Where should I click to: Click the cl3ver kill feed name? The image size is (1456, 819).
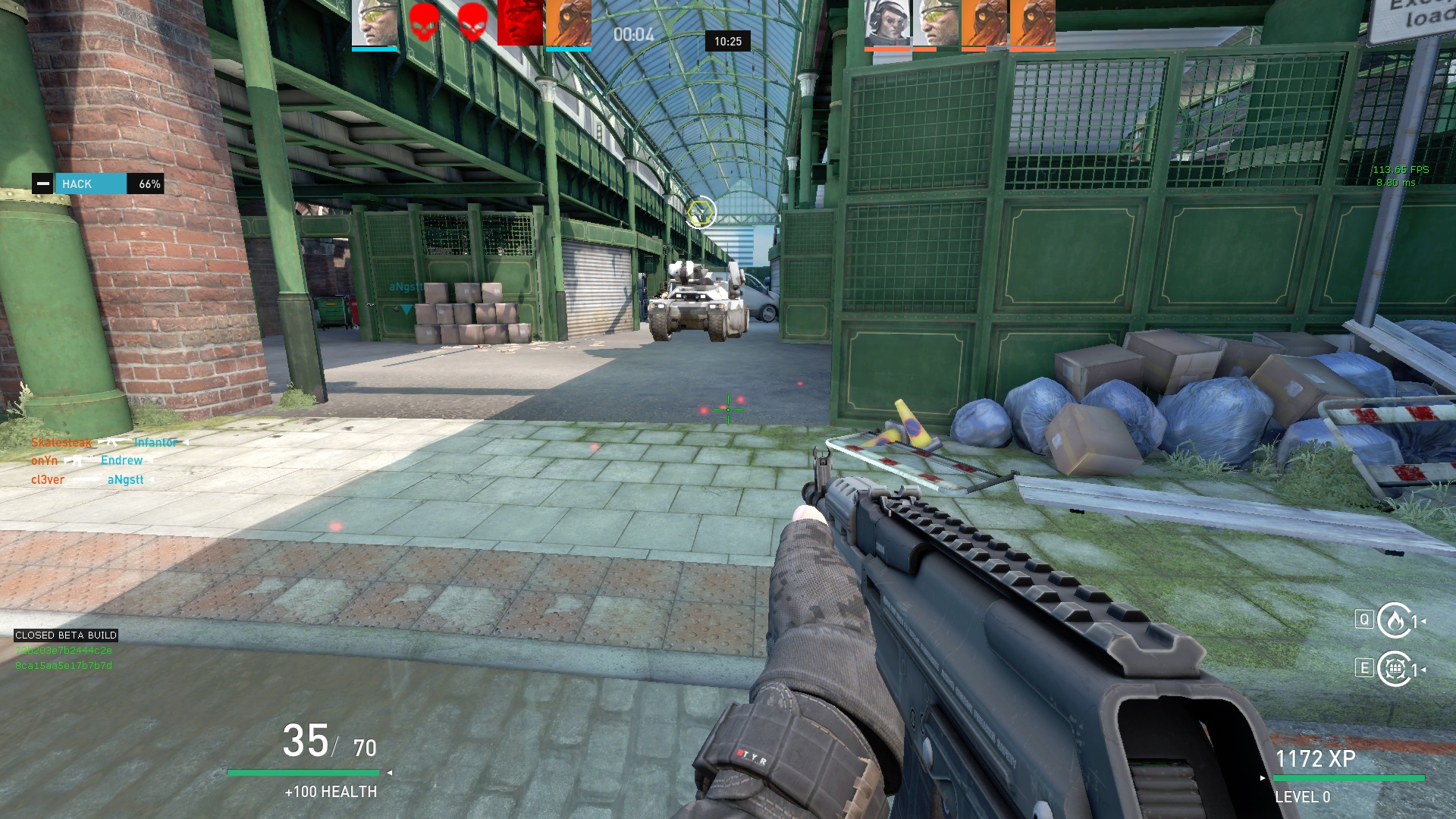48,479
